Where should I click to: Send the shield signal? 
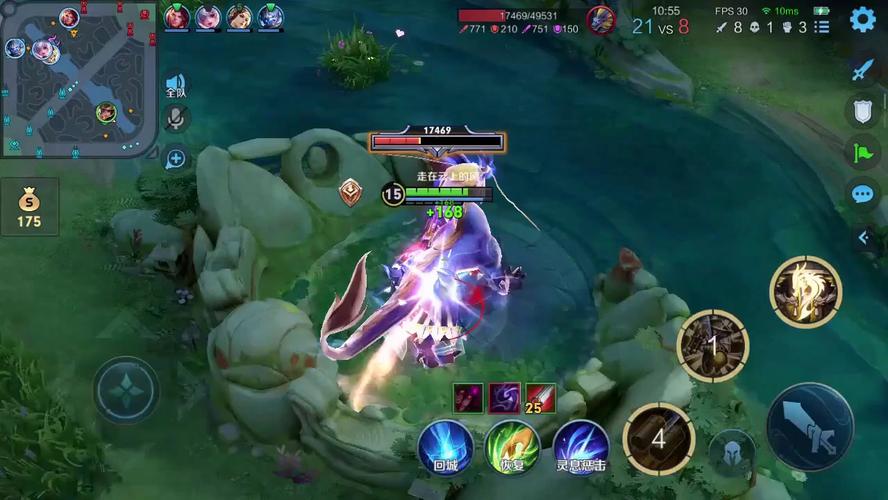click(862, 111)
